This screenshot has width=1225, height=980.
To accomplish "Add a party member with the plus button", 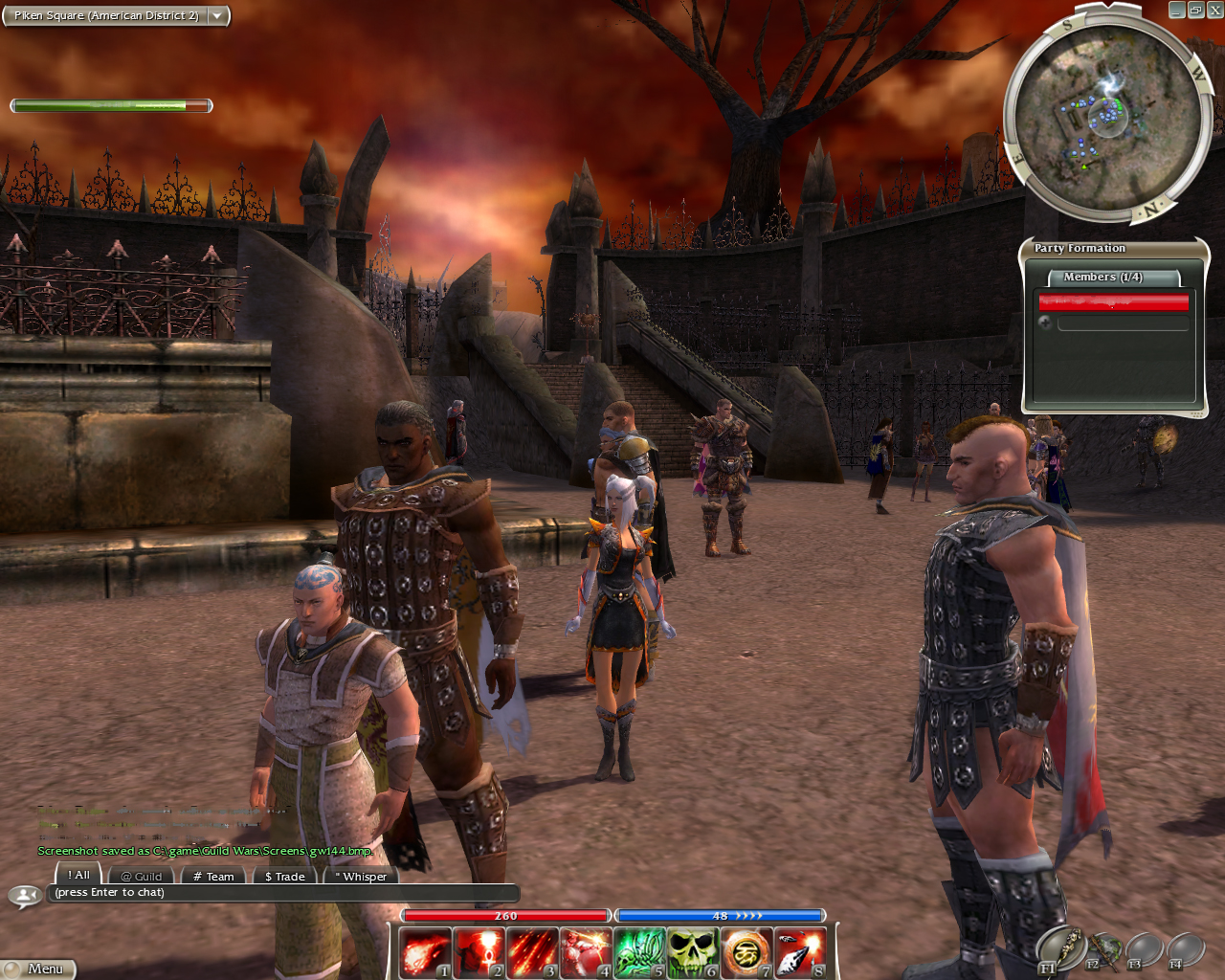I will point(1045,323).
